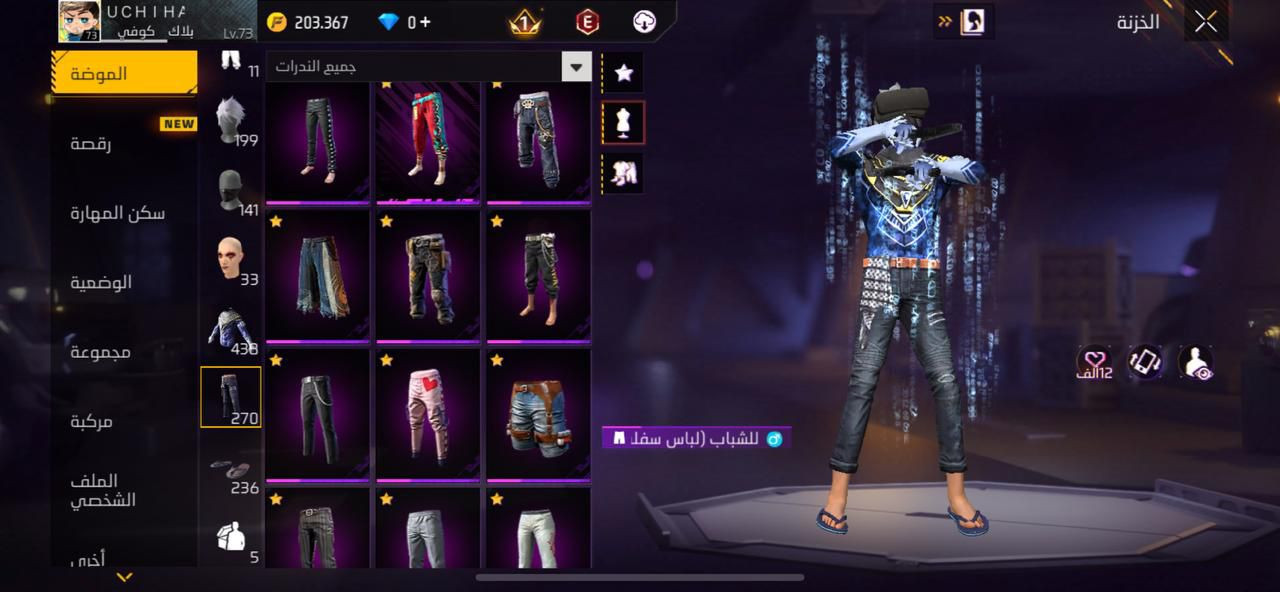Viewport: 1280px width, 592px height.
Task: Open the رقصة emote category
Action: tap(90, 143)
